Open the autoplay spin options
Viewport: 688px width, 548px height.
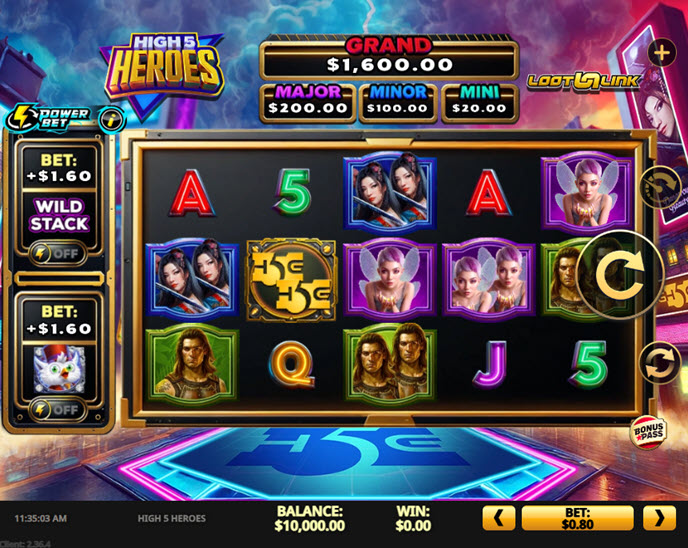pyautogui.click(x=660, y=362)
